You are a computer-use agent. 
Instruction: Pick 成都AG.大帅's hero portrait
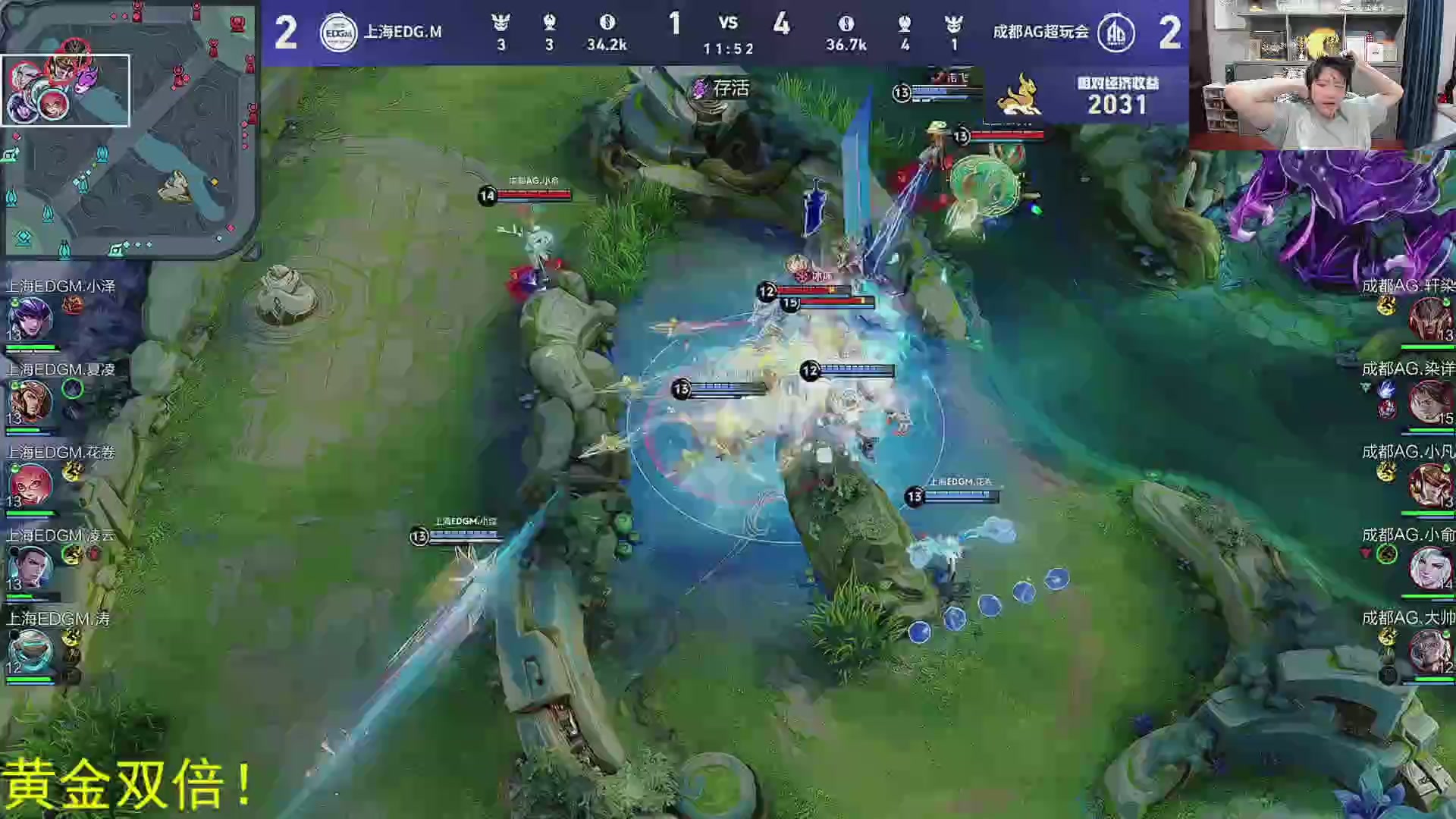pyautogui.click(x=1429, y=650)
